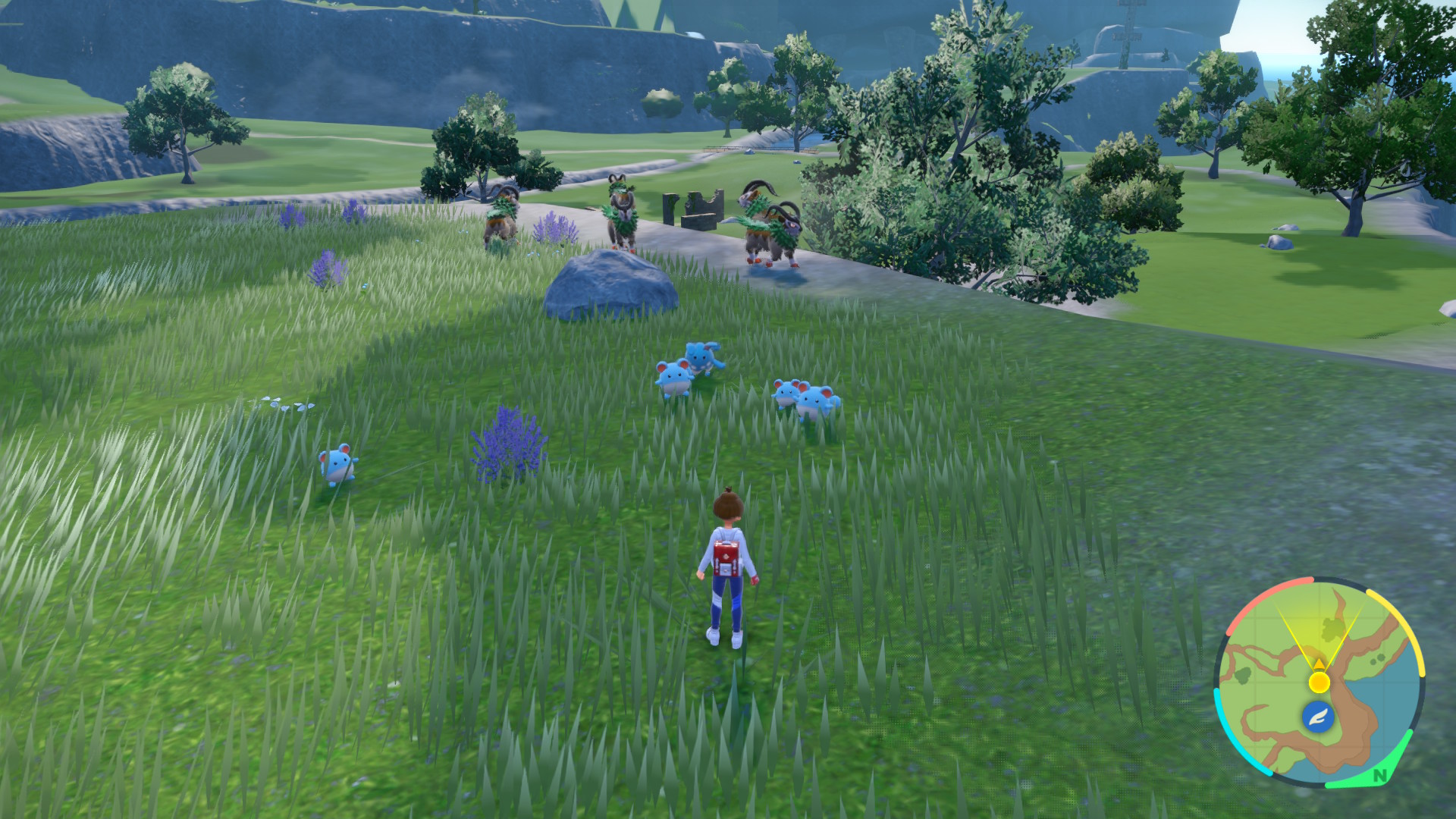The image size is (1456, 819).
Task: Click the N compass indicator on the minimap
Action: tap(1379, 775)
